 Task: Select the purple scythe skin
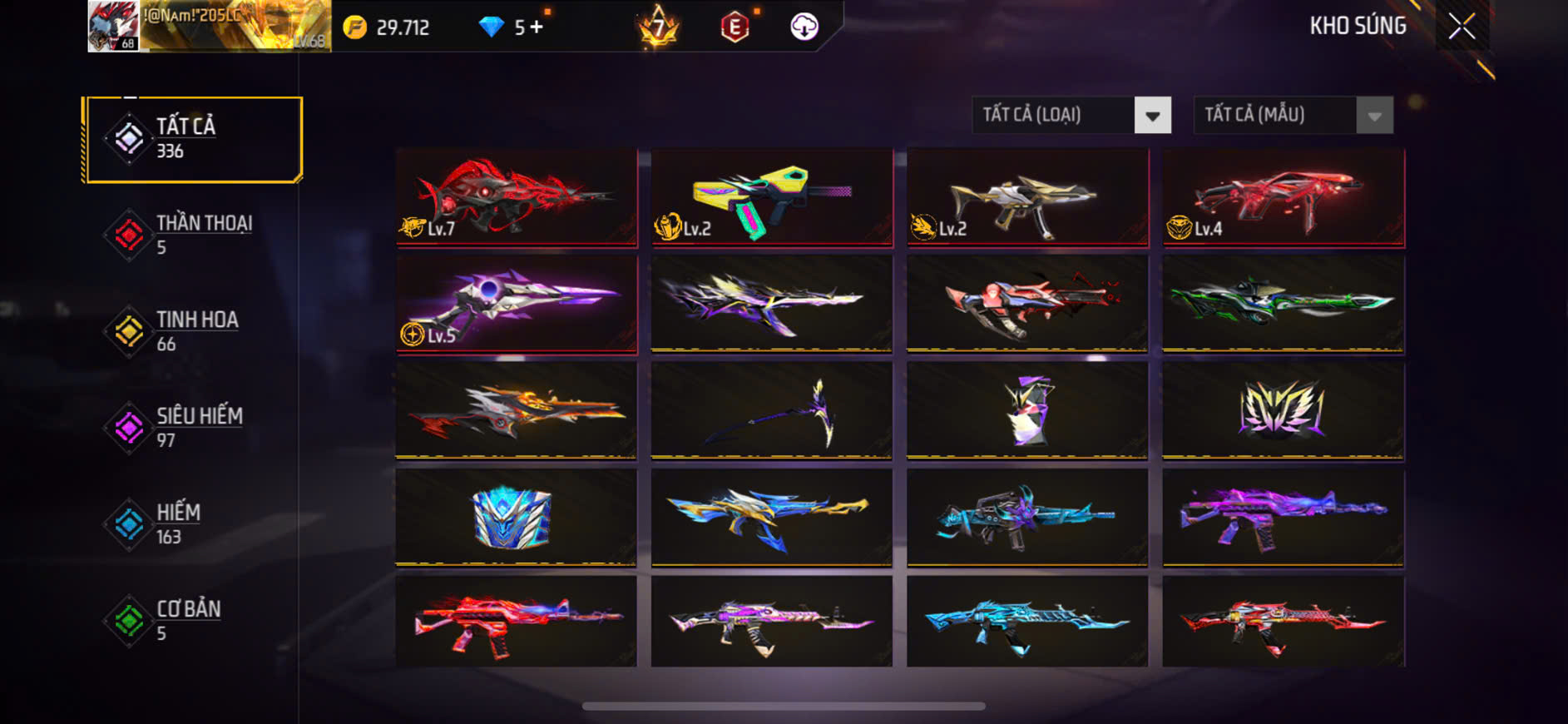772,410
